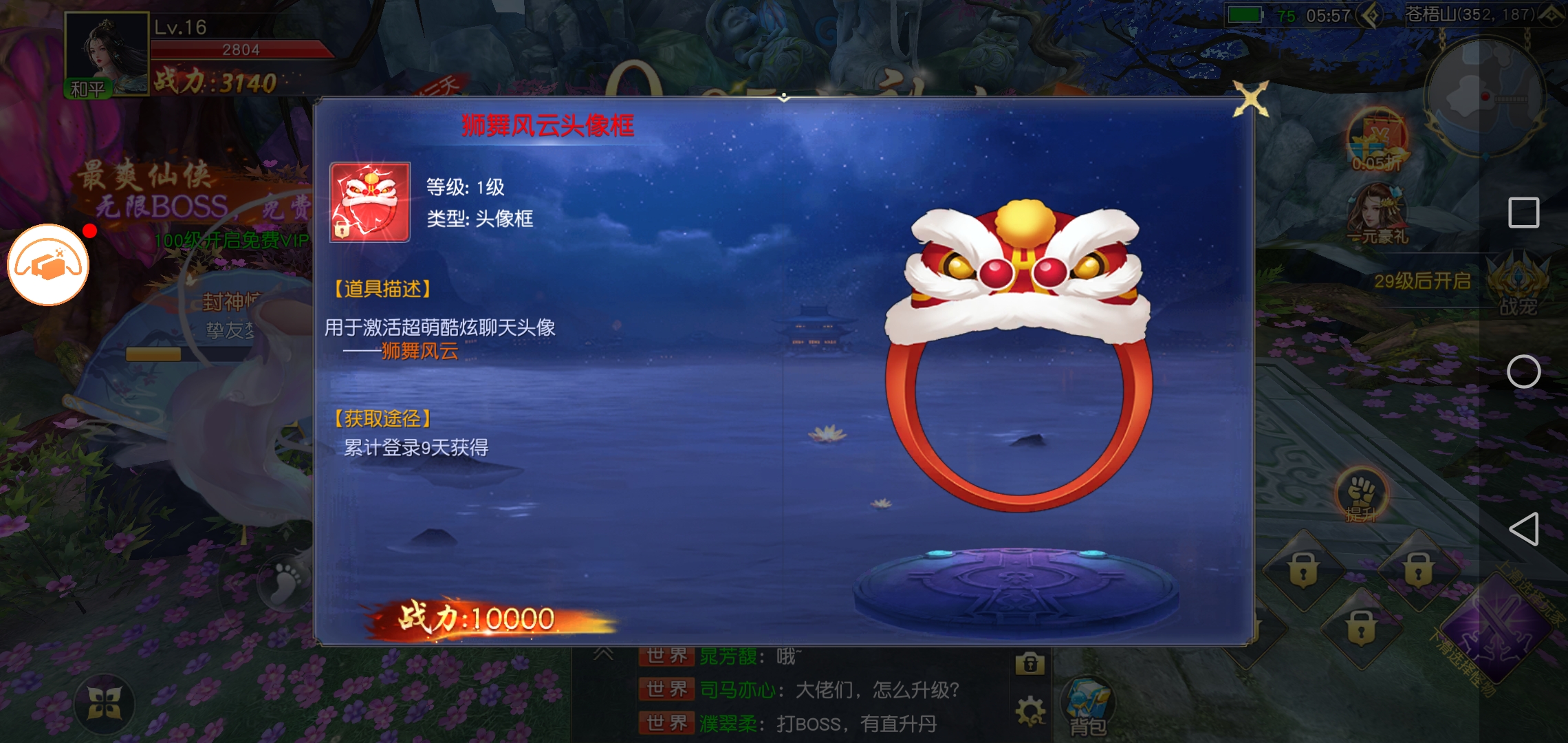
Task: Click the chat lock icon
Action: pyautogui.click(x=1030, y=663)
